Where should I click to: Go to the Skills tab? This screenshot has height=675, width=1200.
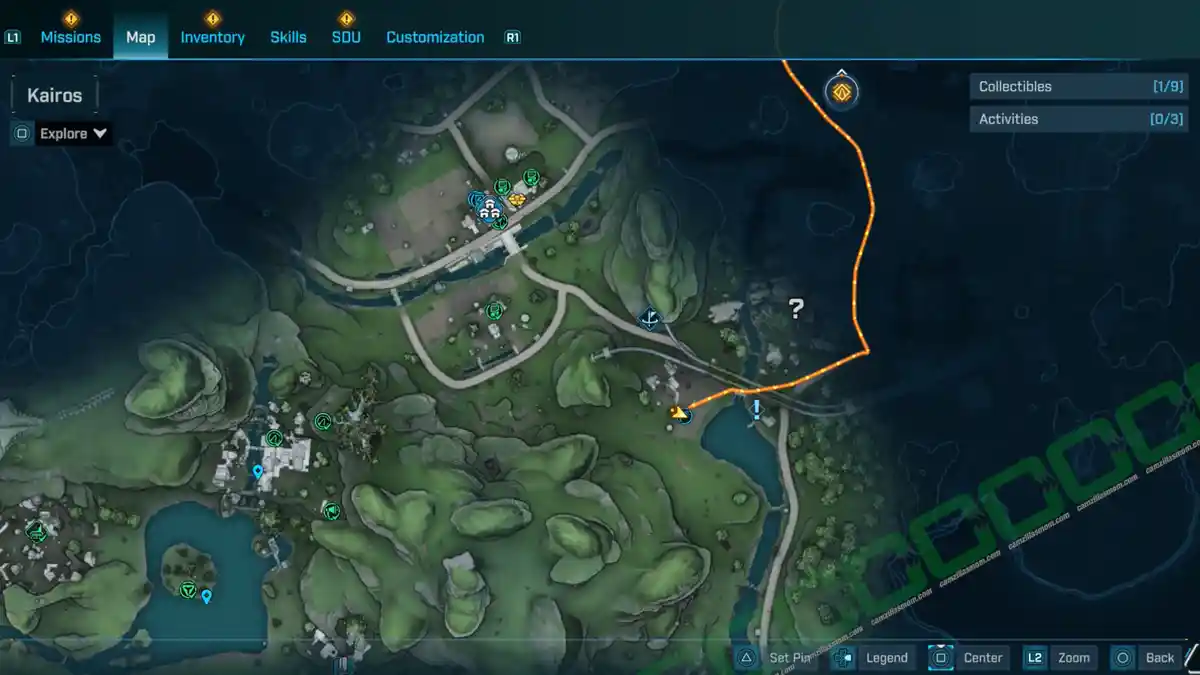288,37
